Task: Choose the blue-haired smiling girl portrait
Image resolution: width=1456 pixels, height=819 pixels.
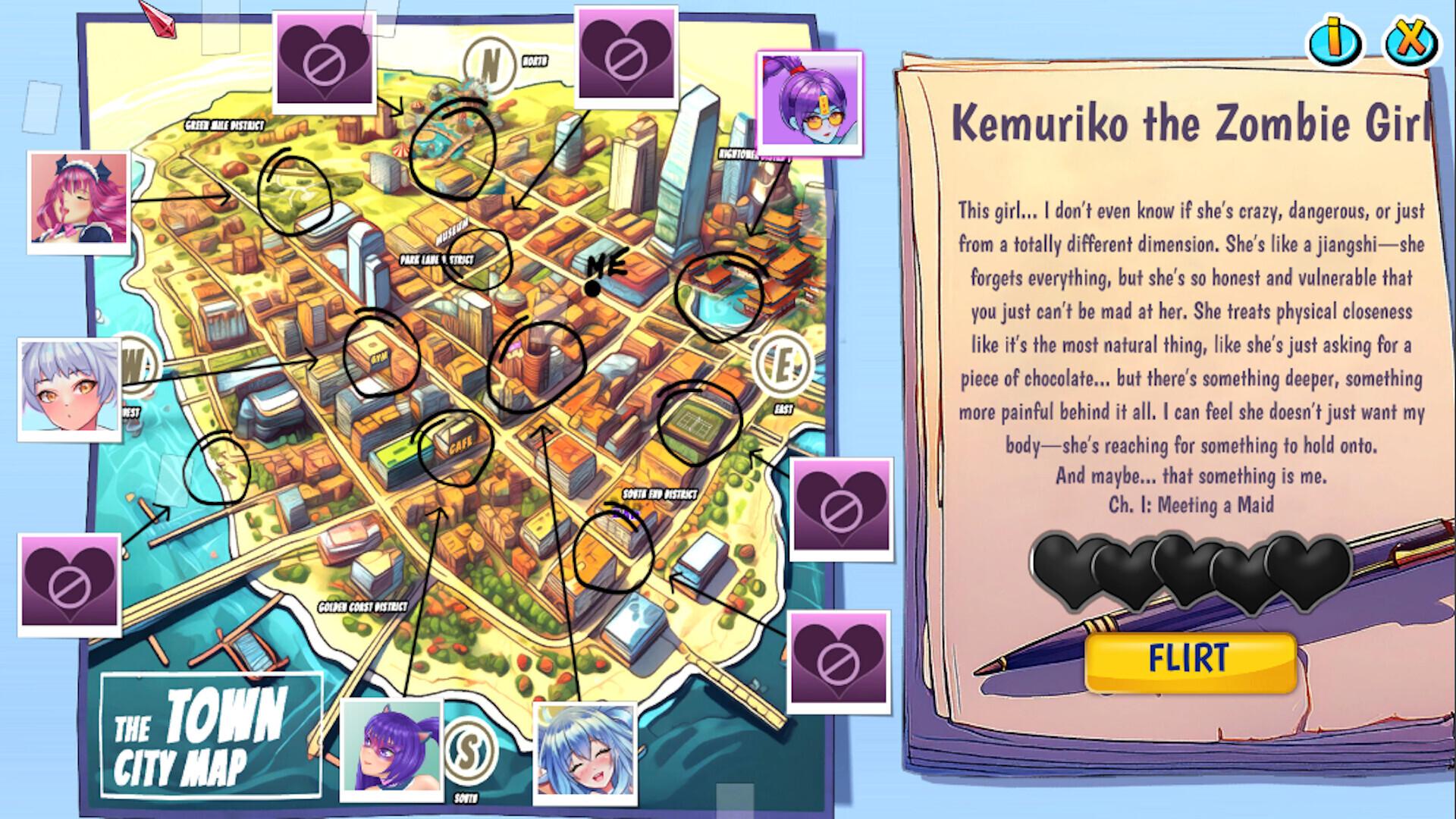Action: click(585, 752)
